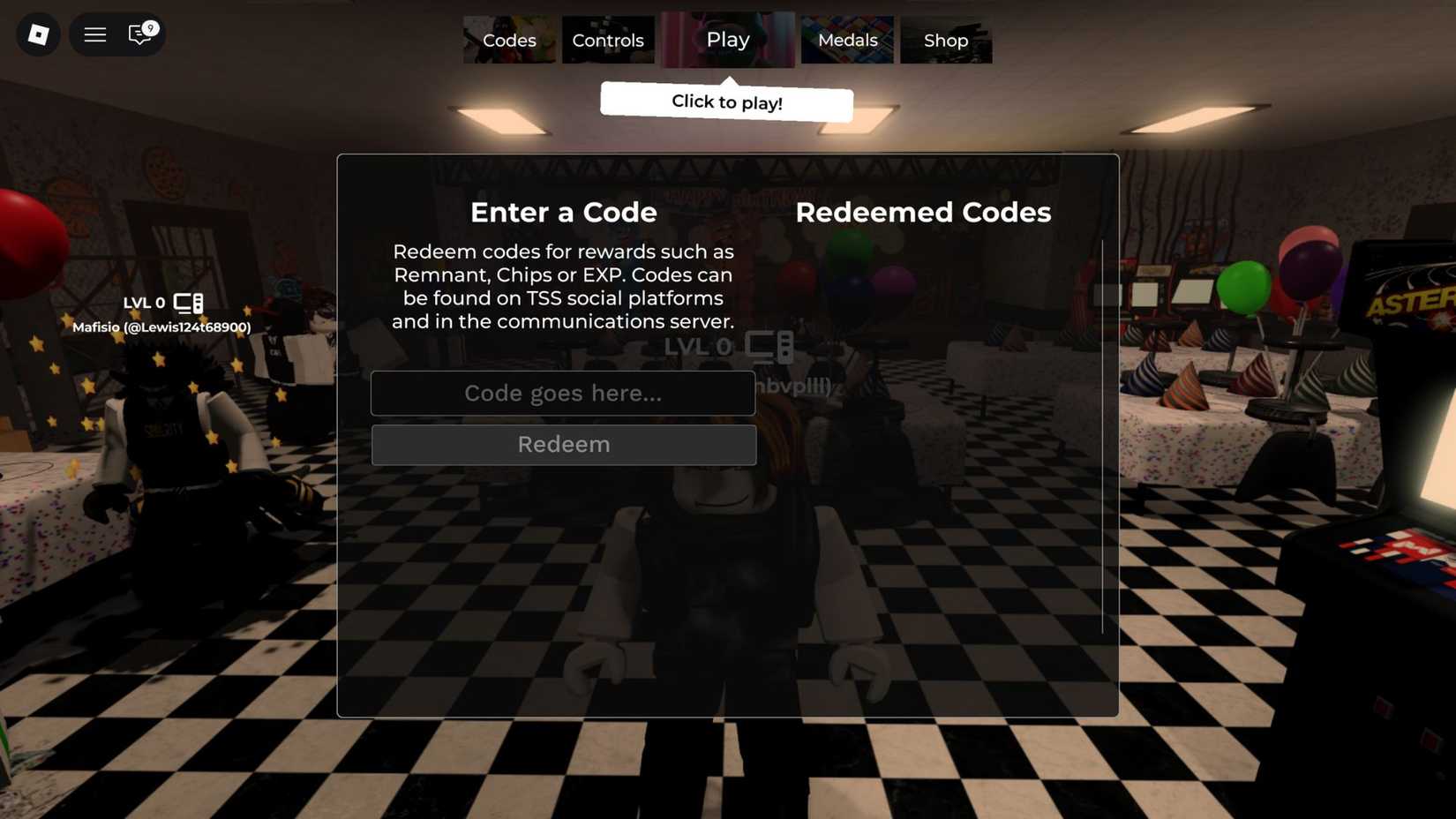Click the 'Code goes here...' input field
This screenshot has width=1456, height=819.
(x=563, y=393)
